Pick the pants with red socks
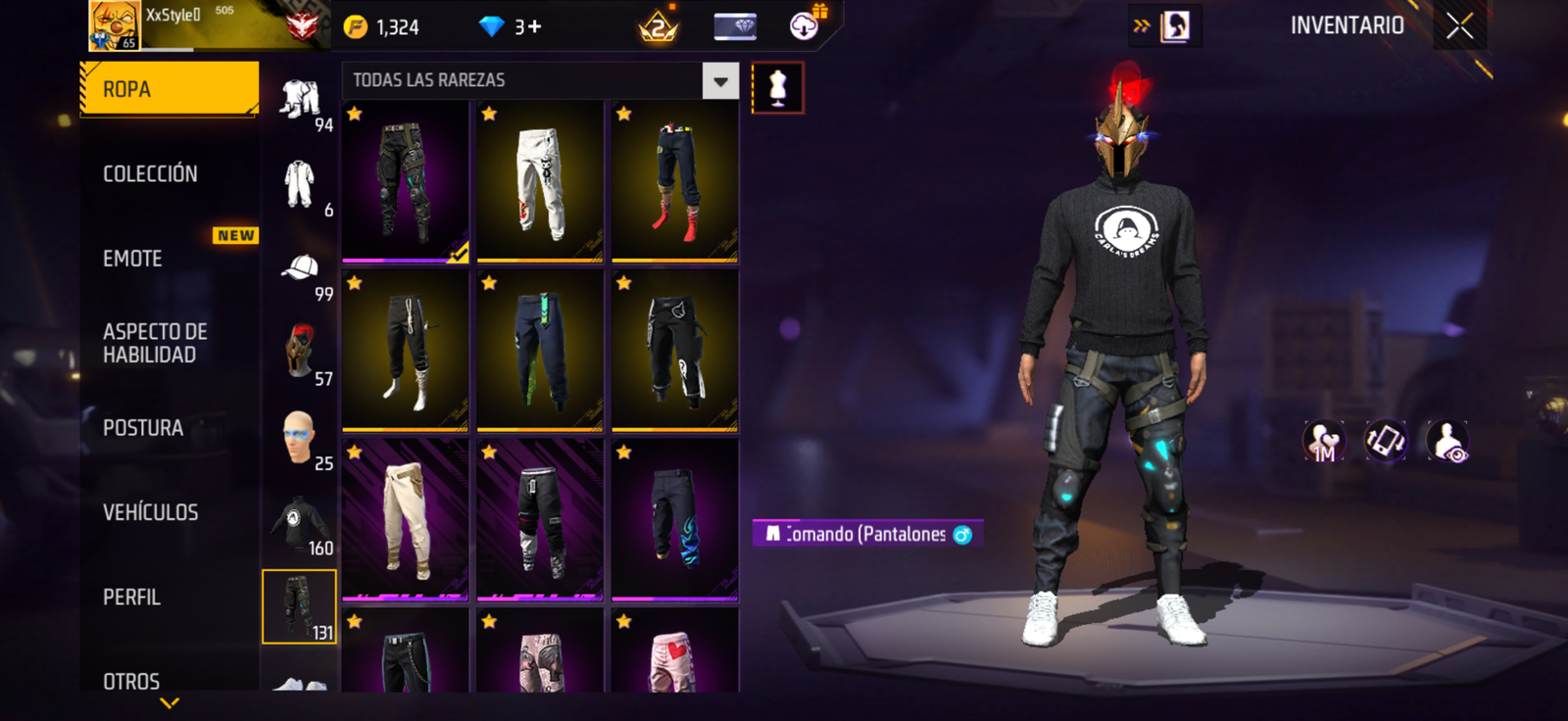 click(674, 181)
